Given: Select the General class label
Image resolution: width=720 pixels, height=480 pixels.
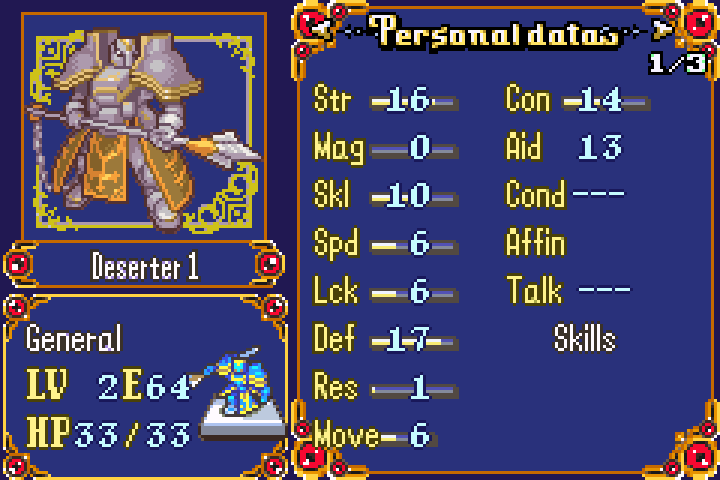Looking at the screenshot, I should 73,338.
